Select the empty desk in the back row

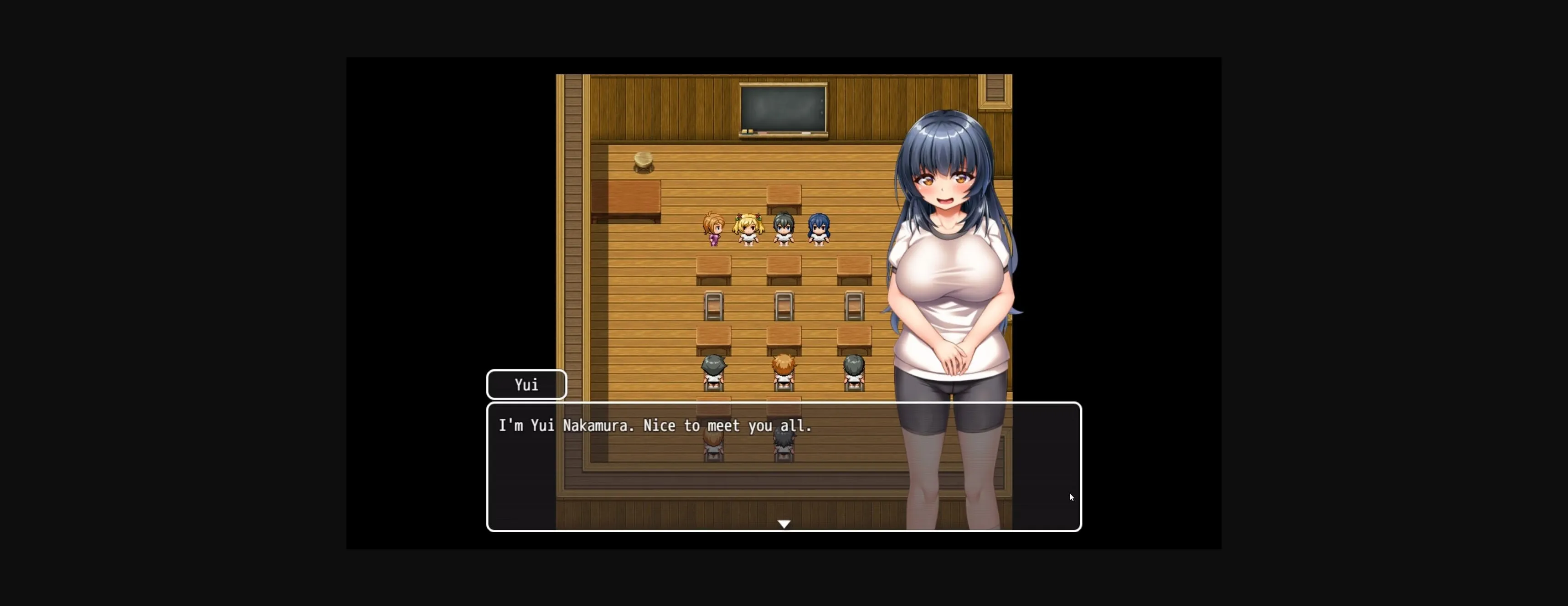(784, 194)
